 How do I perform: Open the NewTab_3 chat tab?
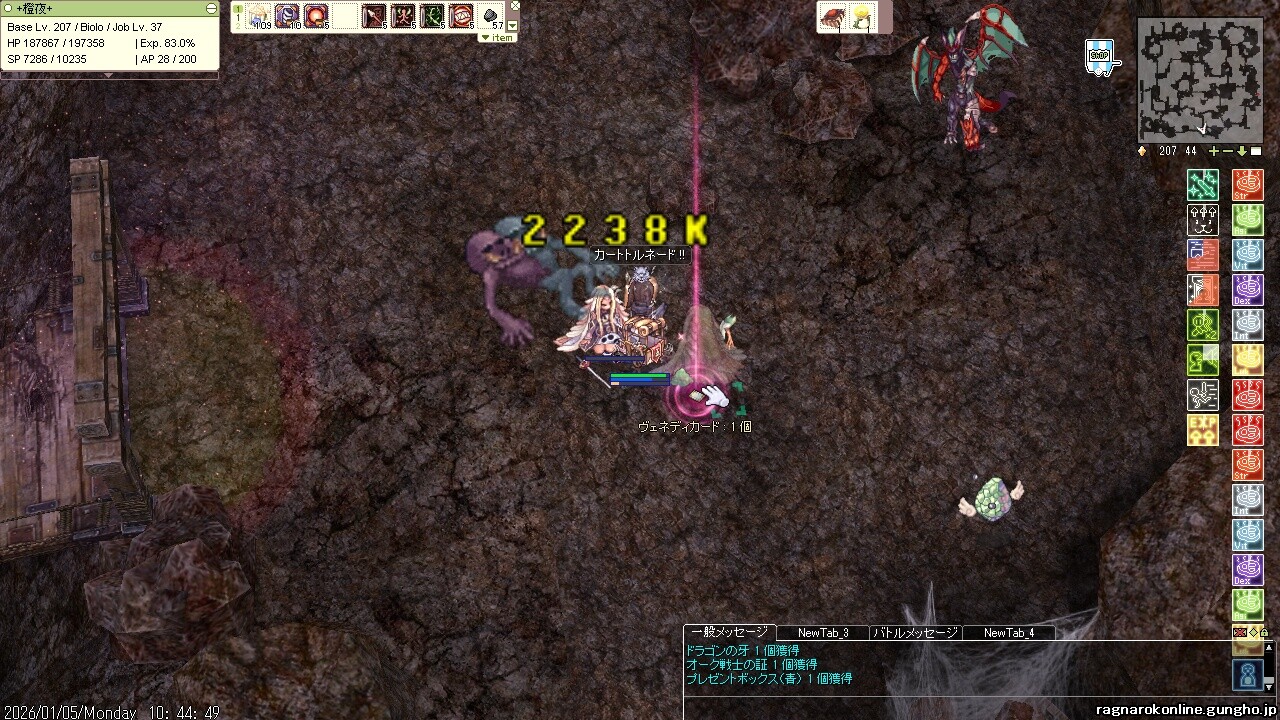point(823,632)
